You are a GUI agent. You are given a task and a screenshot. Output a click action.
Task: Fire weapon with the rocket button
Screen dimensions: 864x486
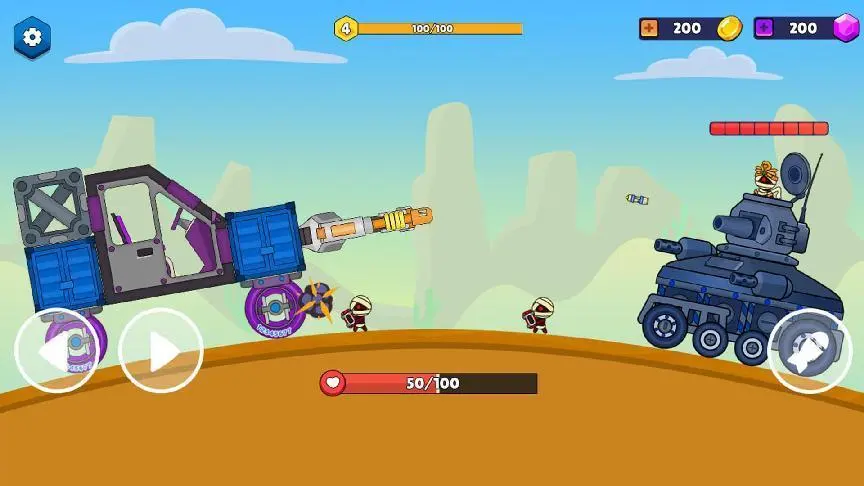coord(809,351)
